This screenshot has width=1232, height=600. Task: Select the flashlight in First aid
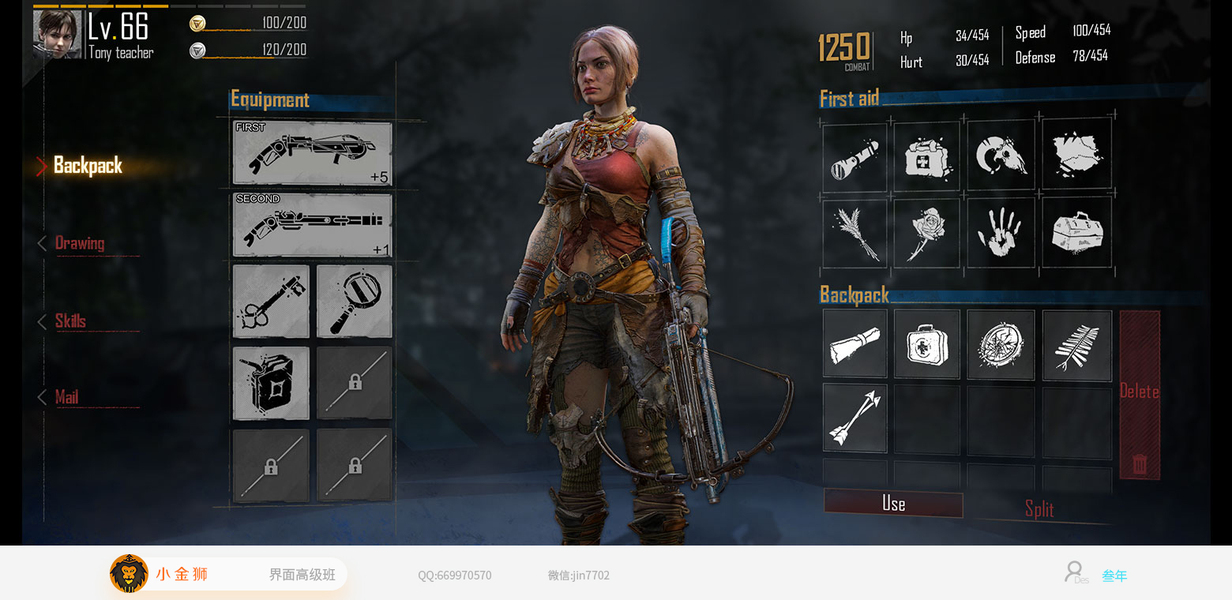[x=855, y=157]
